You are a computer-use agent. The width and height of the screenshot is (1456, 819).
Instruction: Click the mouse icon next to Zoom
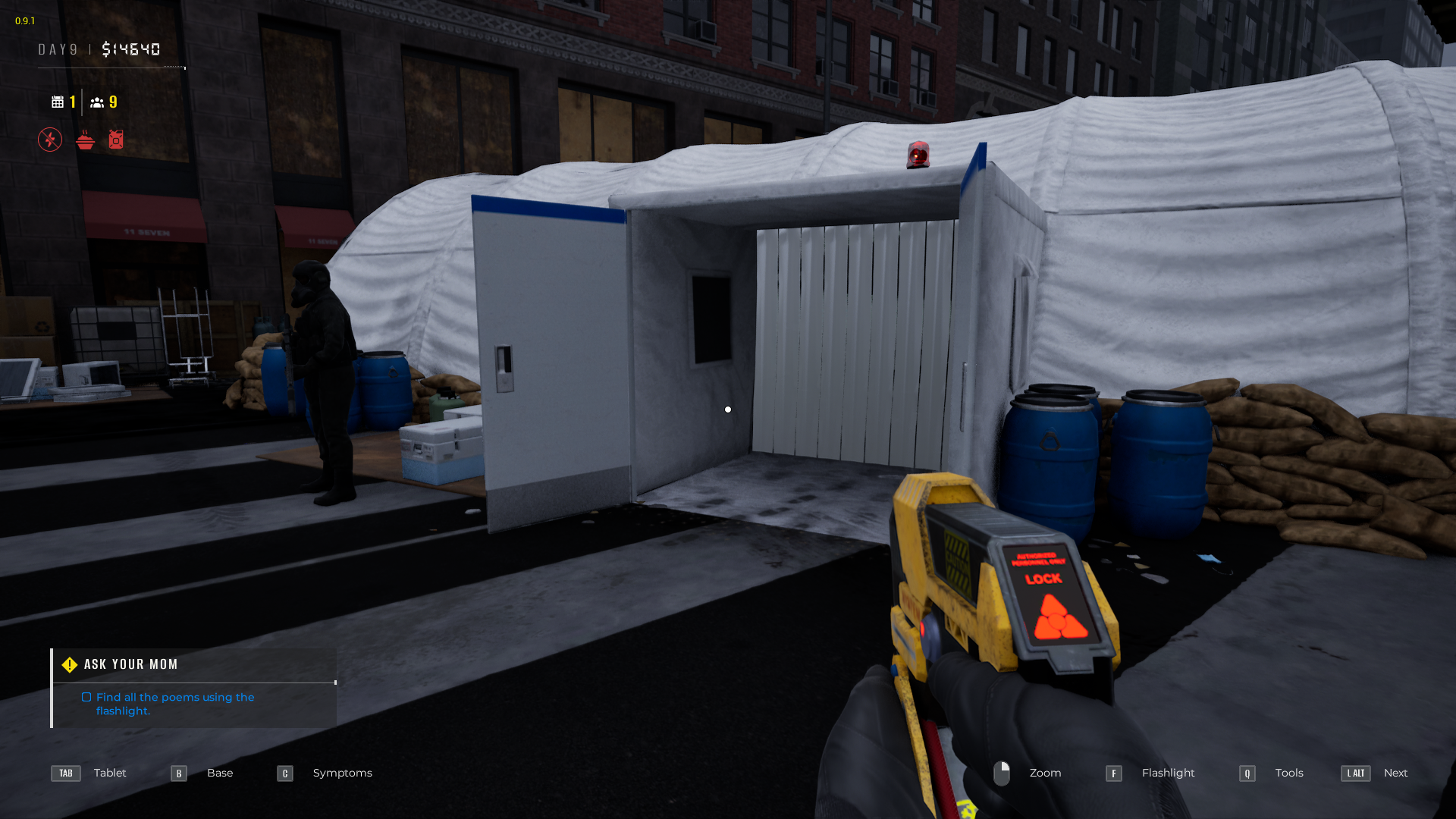[1003, 773]
